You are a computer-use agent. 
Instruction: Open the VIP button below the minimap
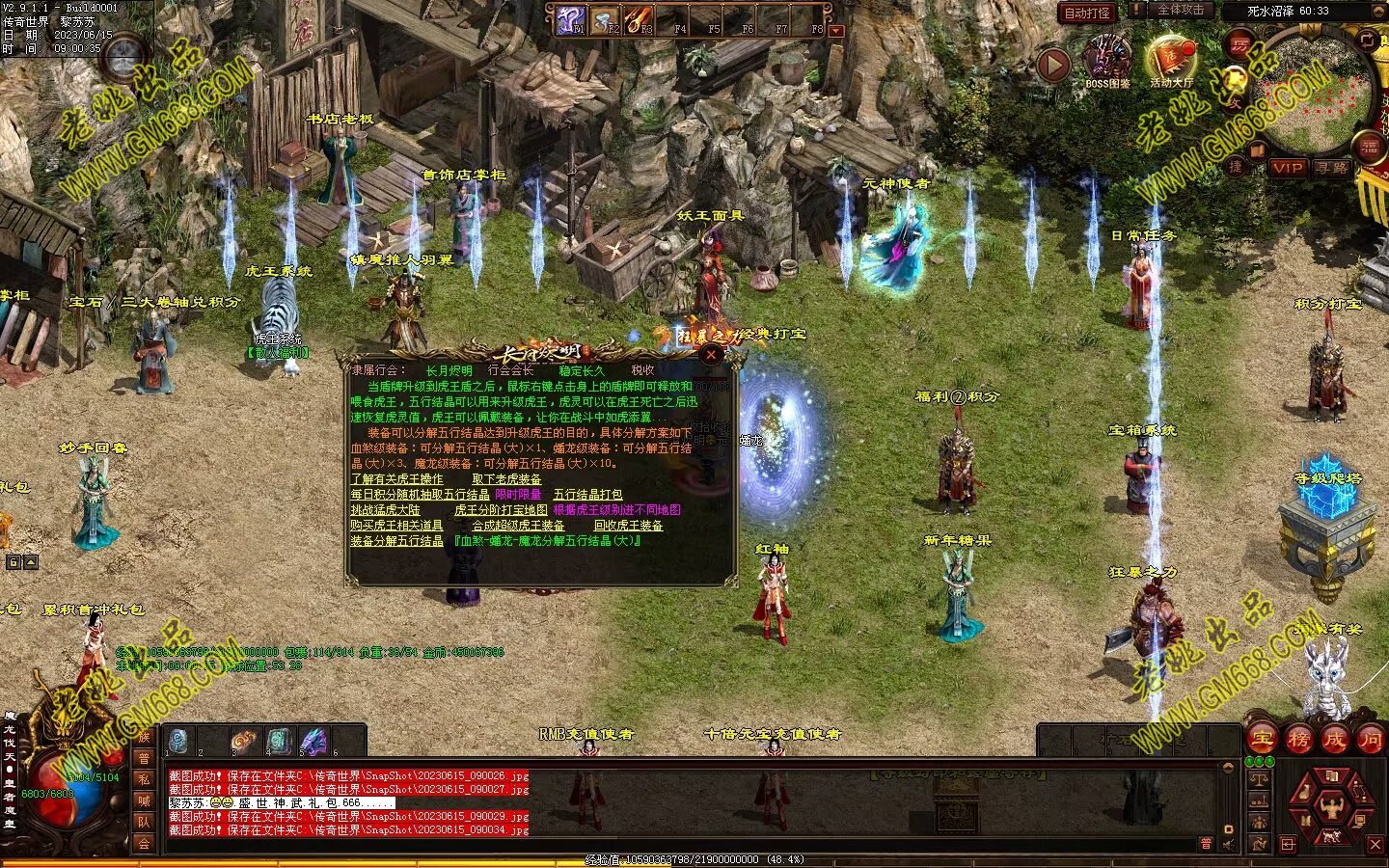tap(1287, 167)
